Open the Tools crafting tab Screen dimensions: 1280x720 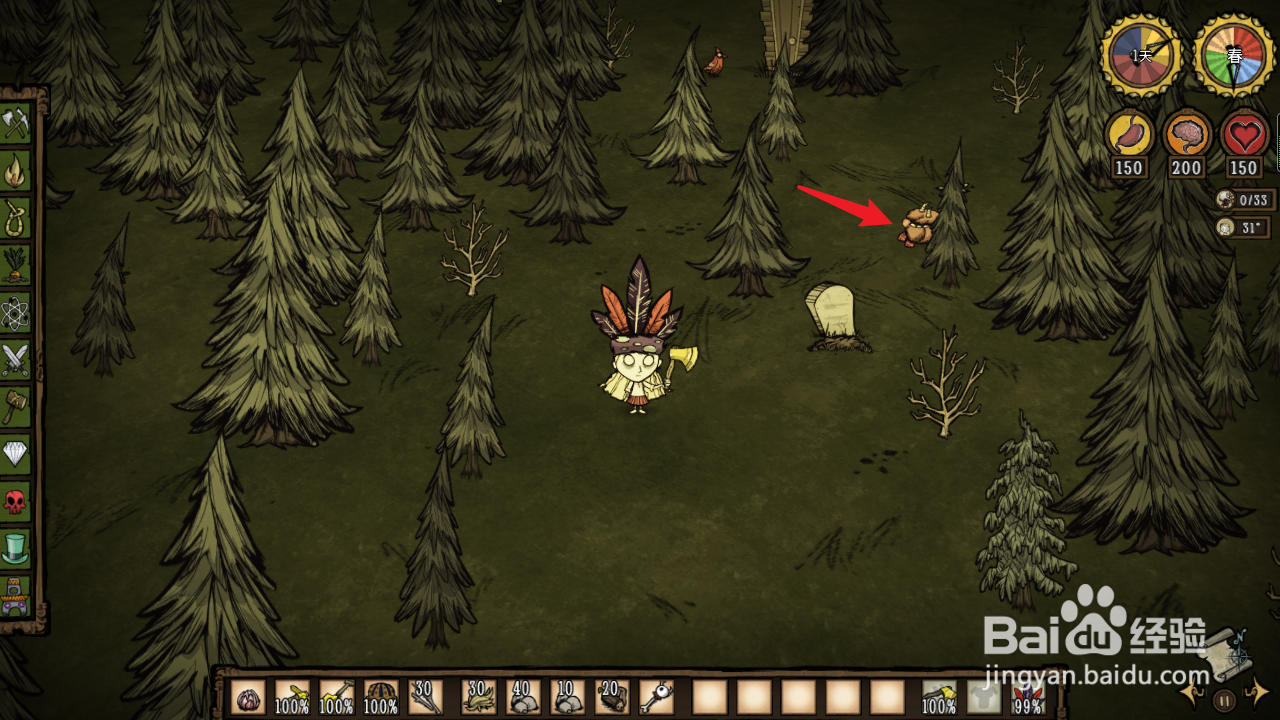(16, 124)
